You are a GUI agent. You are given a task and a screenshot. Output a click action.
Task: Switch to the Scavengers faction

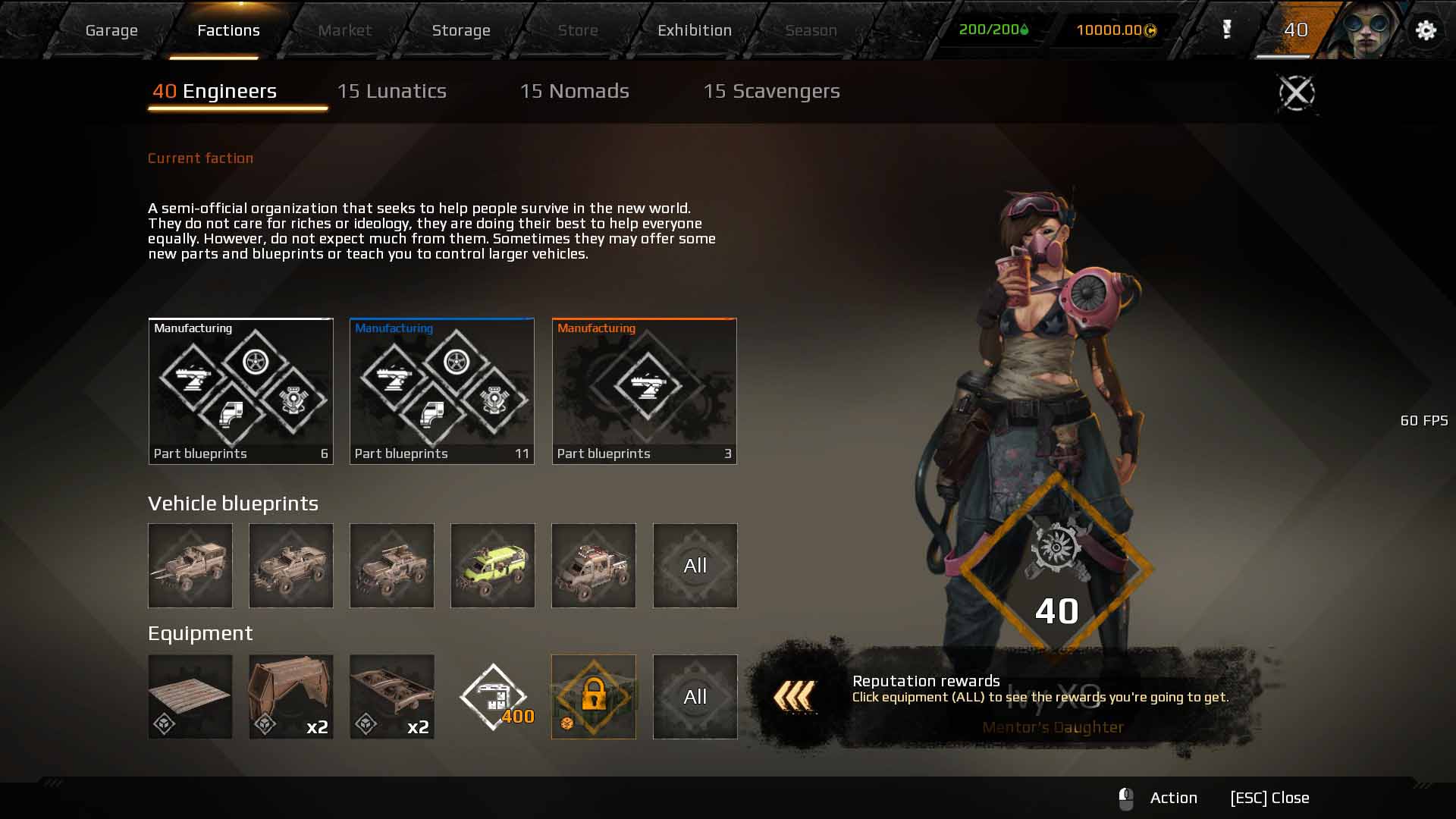pyautogui.click(x=771, y=92)
